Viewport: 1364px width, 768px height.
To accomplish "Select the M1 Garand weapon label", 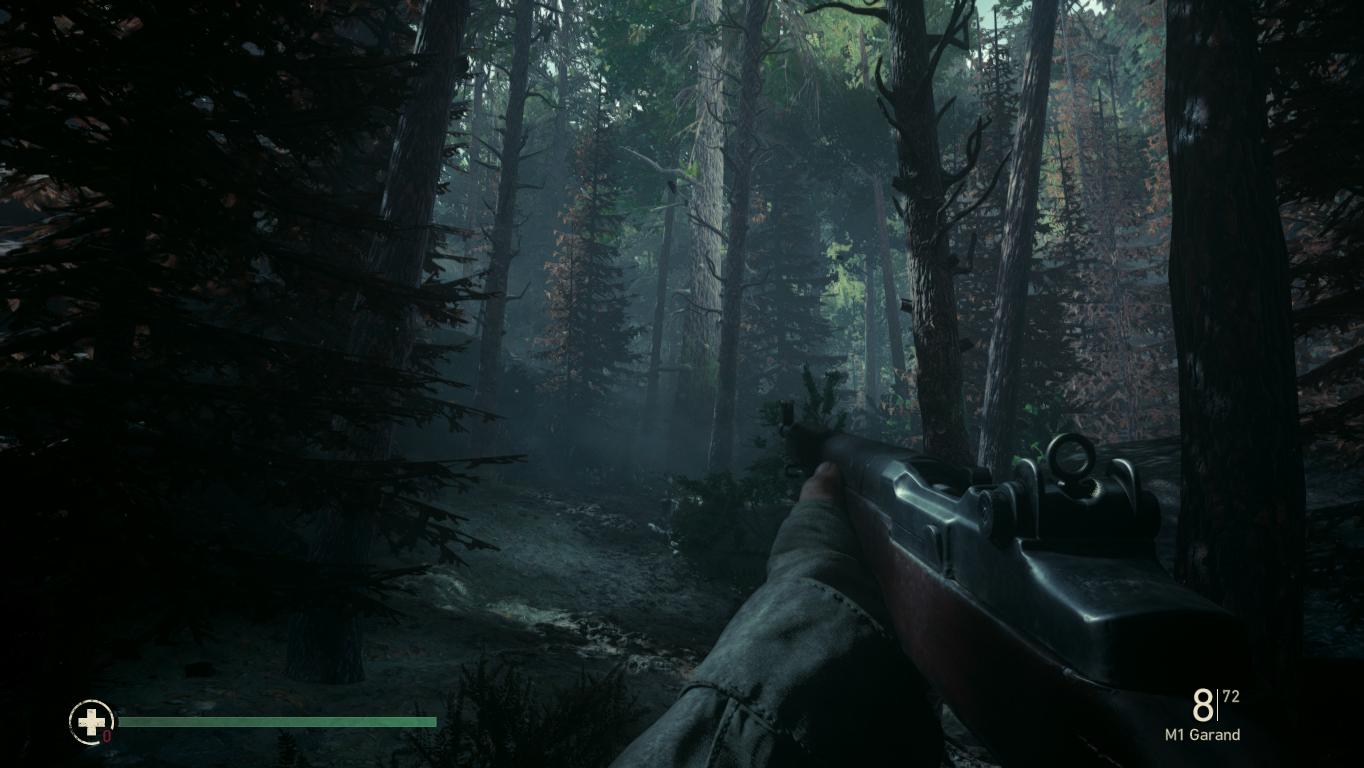I will coord(1202,735).
